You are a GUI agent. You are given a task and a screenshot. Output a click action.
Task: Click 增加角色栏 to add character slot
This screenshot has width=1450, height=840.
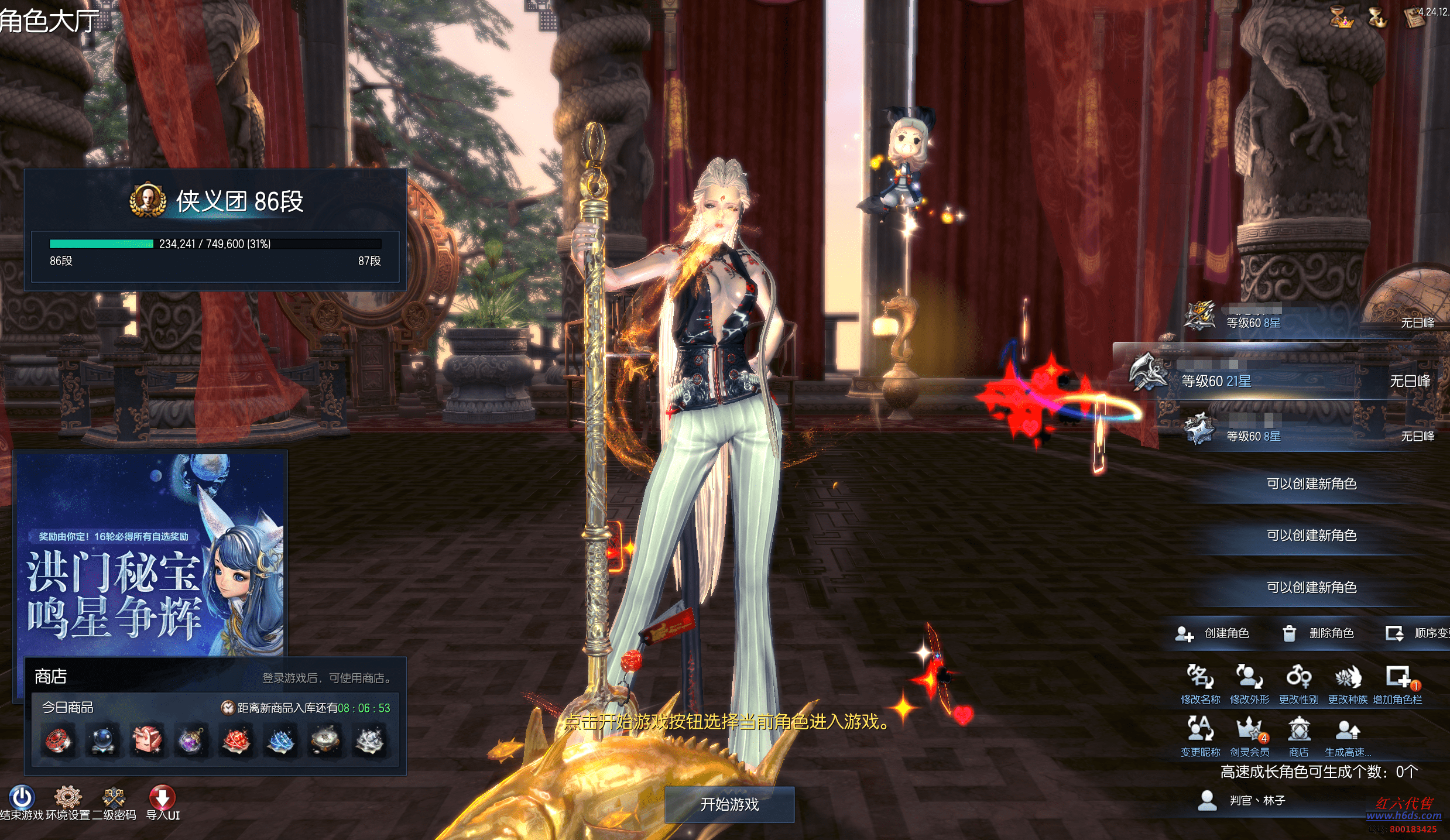point(1398,678)
